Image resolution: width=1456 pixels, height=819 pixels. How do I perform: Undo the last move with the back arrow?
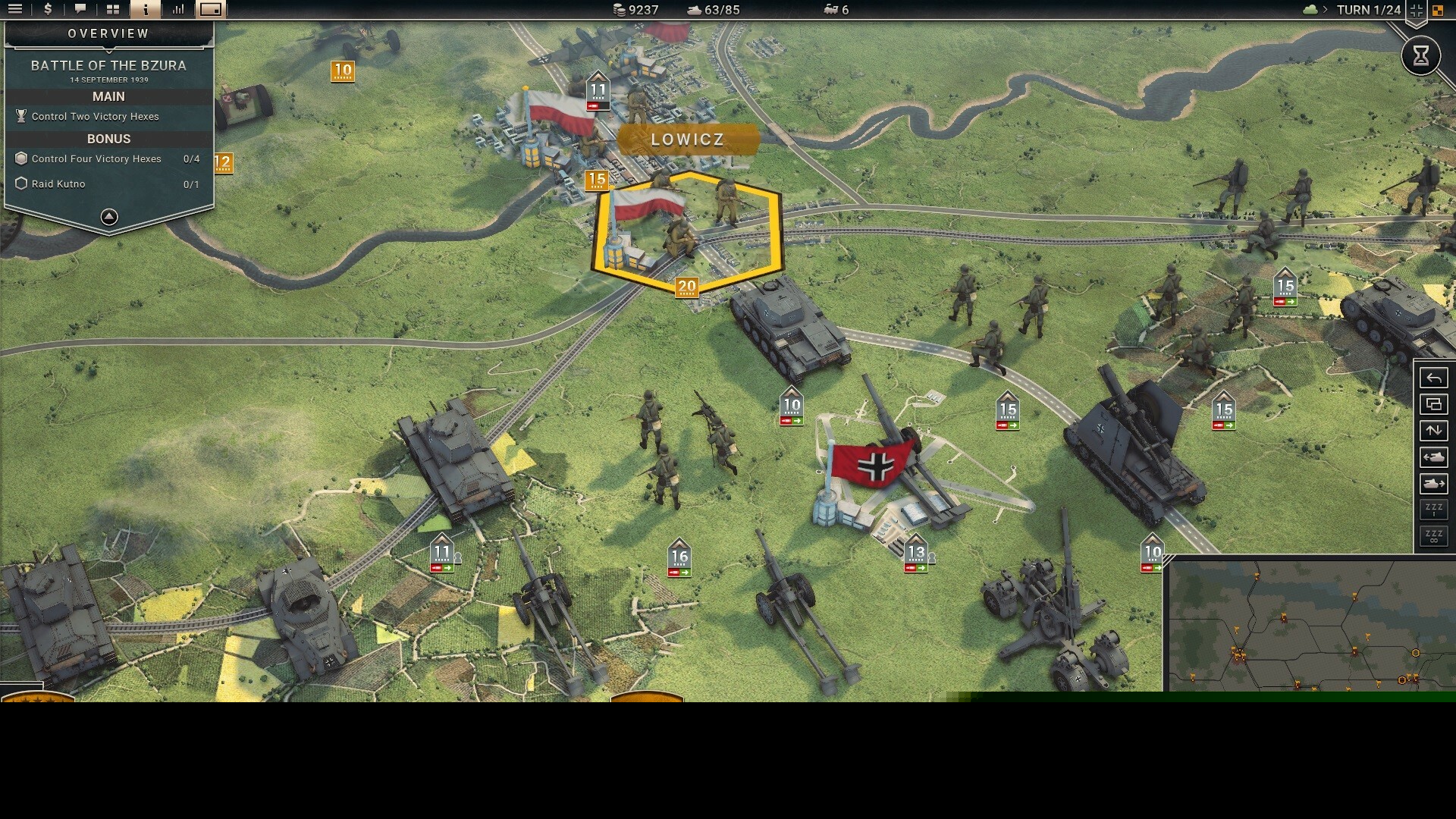coord(1433,377)
